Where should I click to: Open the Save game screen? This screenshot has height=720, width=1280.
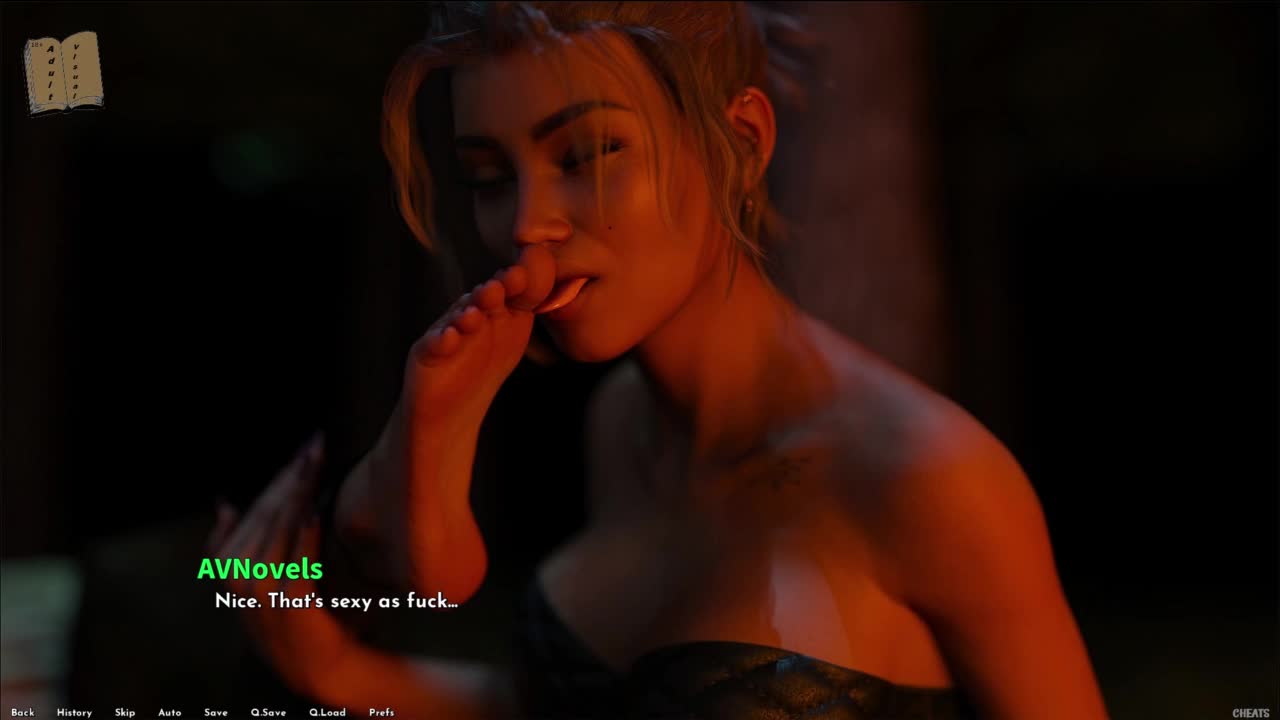215,712
